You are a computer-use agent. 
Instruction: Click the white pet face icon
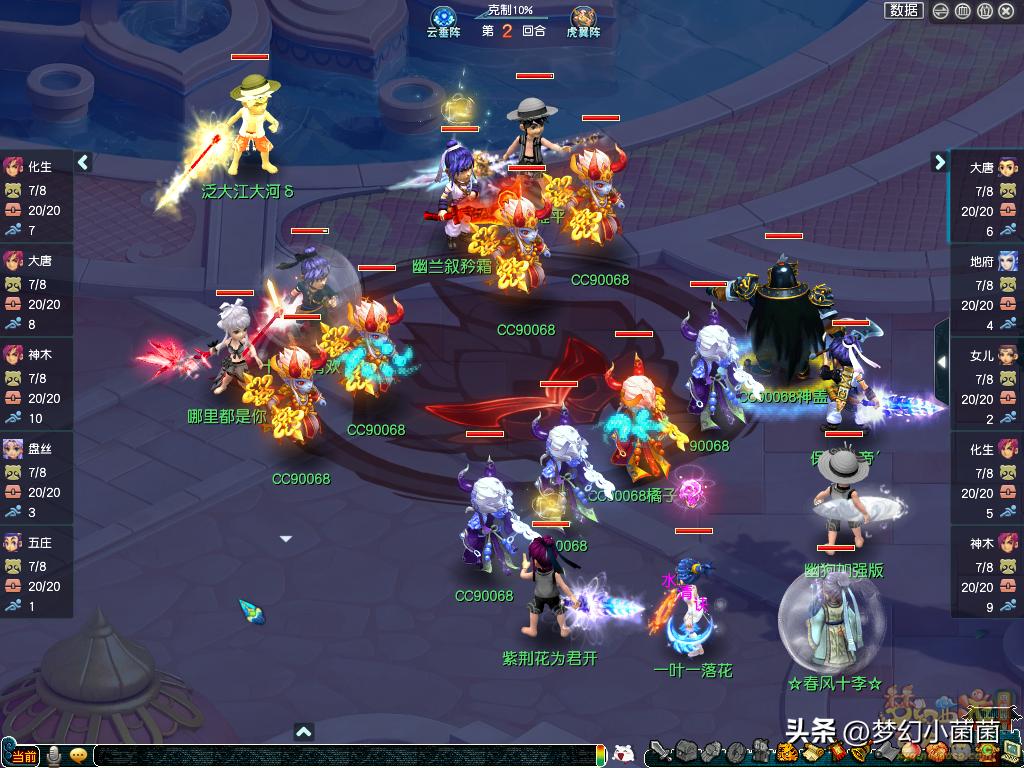click(623, 754)
